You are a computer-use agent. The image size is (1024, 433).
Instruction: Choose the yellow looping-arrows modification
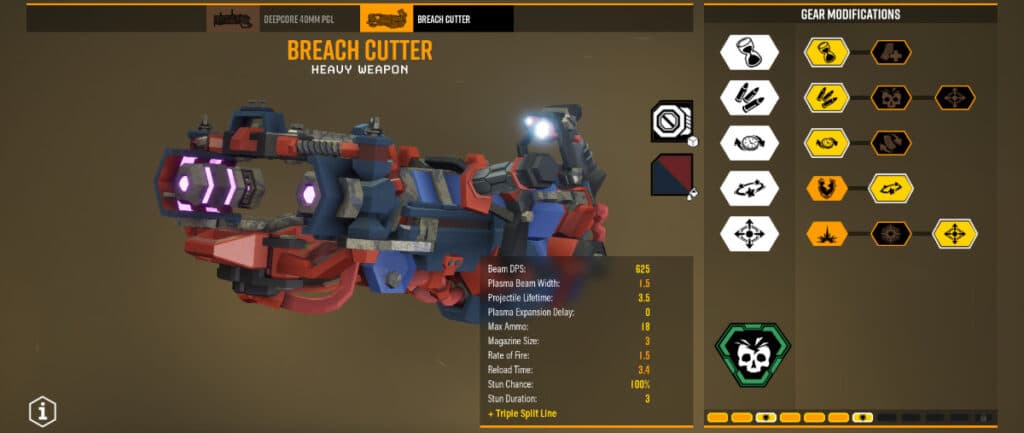[x=891, y=188]
